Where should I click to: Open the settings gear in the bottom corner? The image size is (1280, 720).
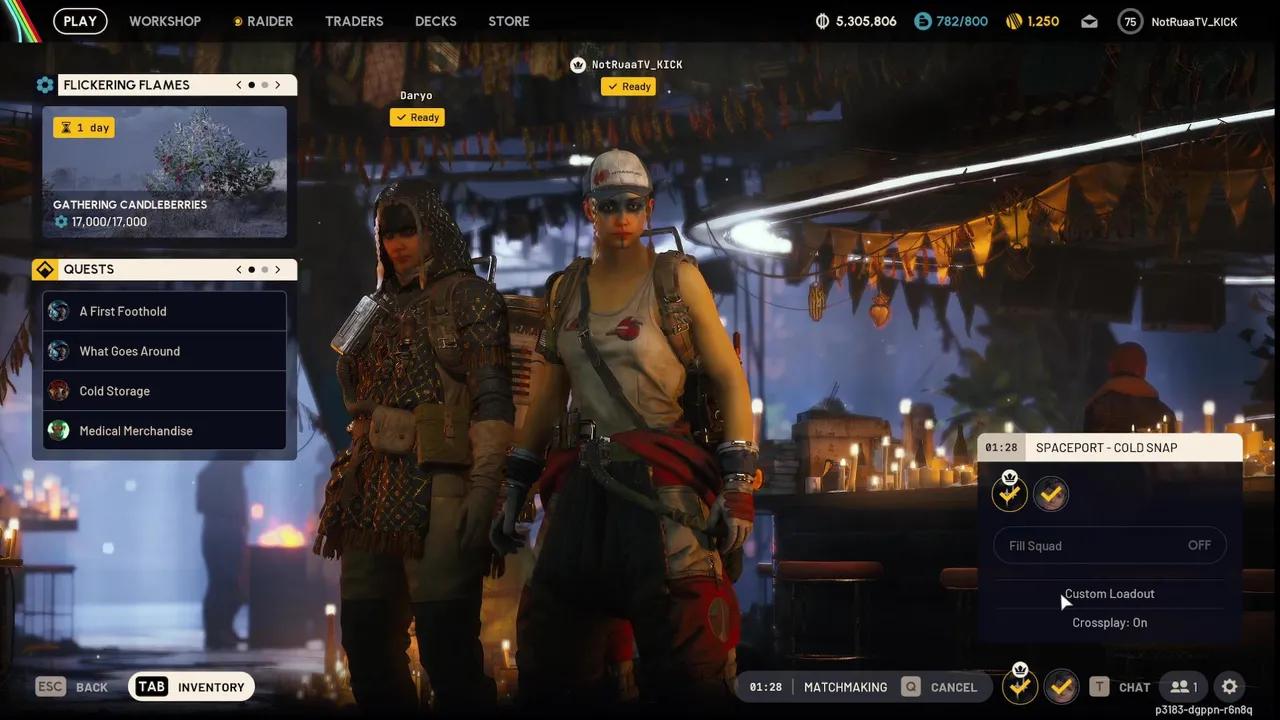[x=1229, y=687]
